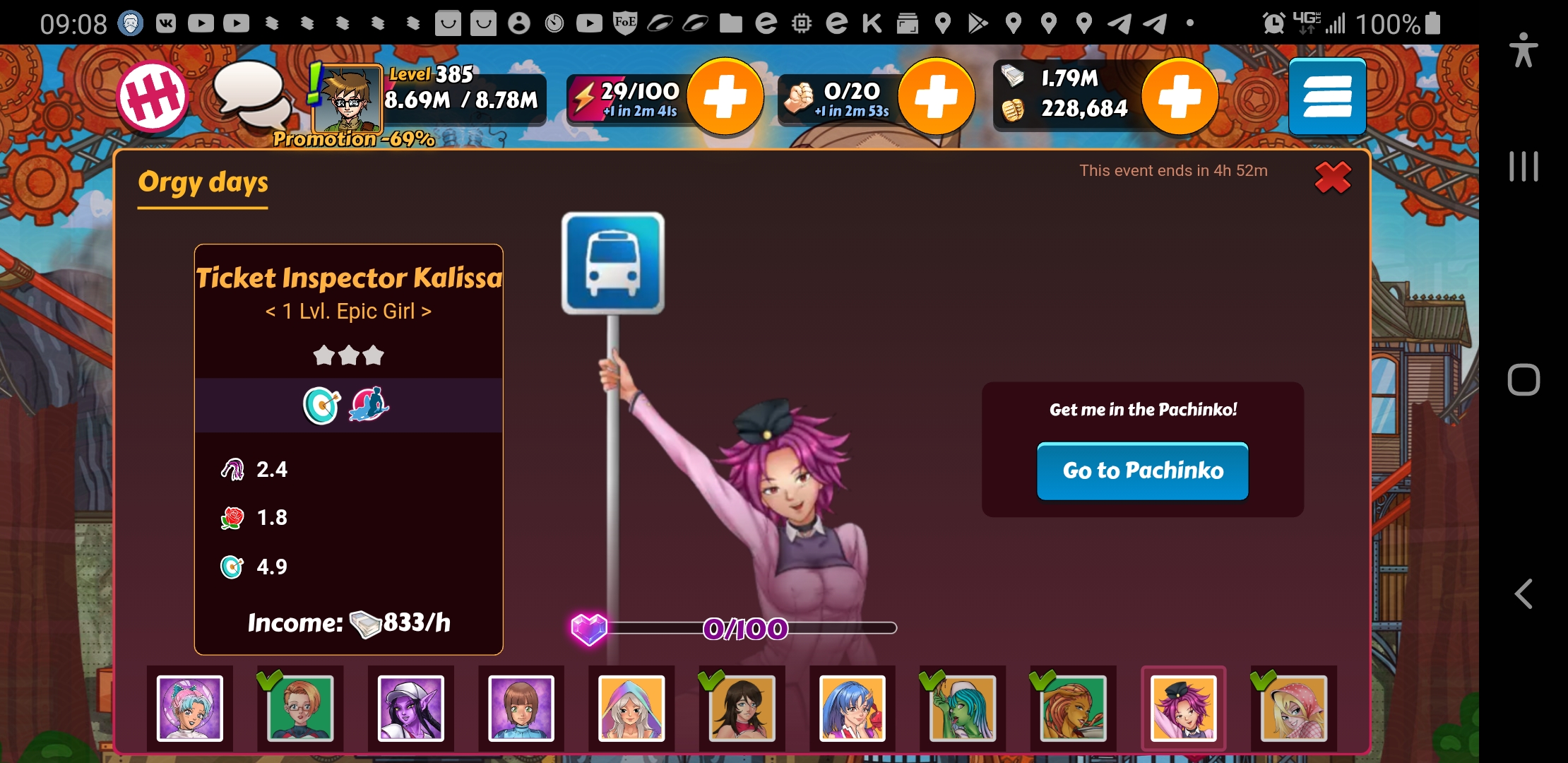Tap the pink HH home logo
This screenshot has height=763, width=1568.
pos(153,97)
